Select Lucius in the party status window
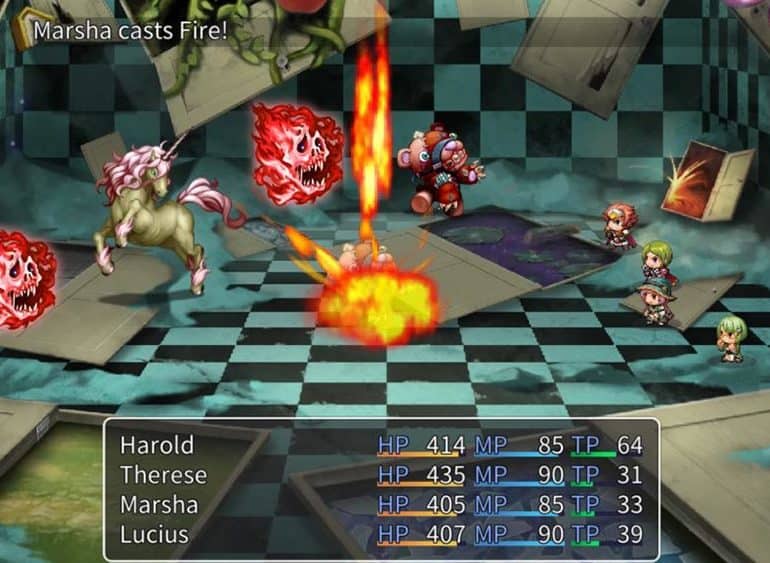This screenshot has height=563, width=770. (156, 535)
